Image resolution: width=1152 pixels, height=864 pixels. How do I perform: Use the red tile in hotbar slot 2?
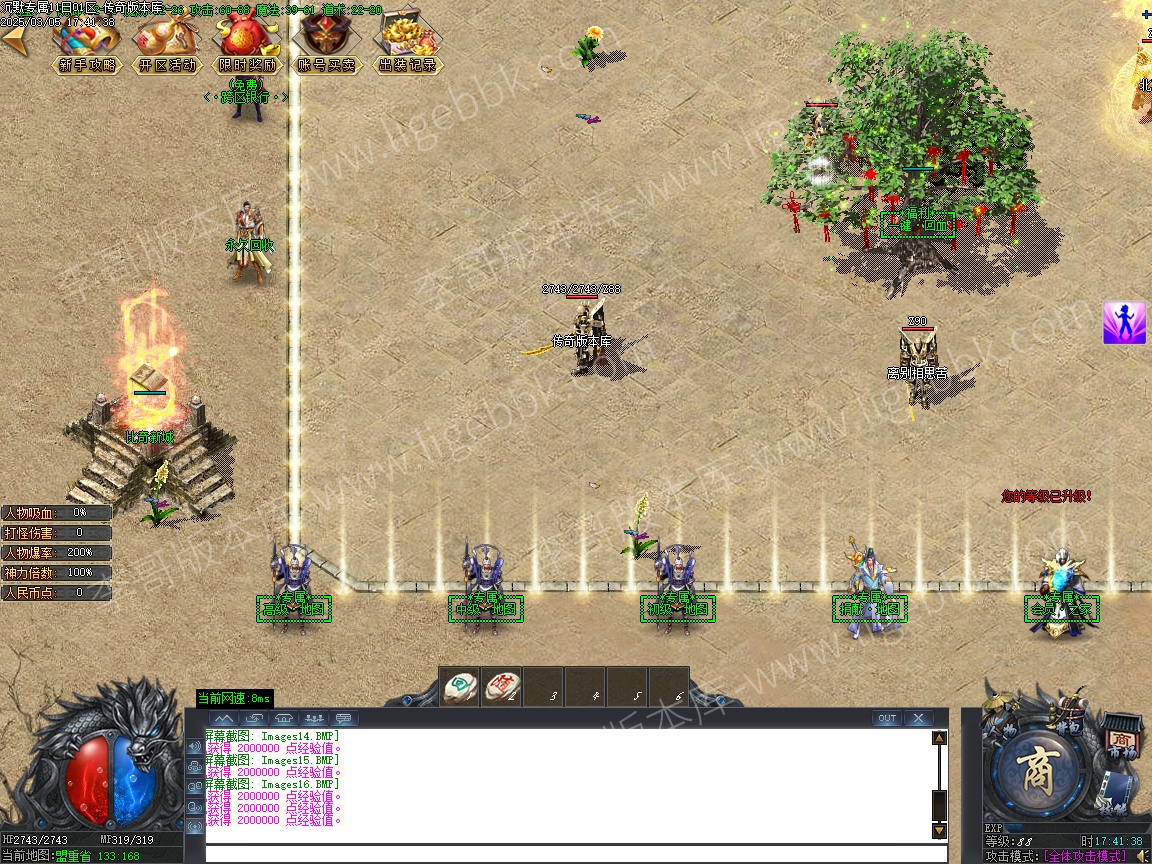coord(502,687)
